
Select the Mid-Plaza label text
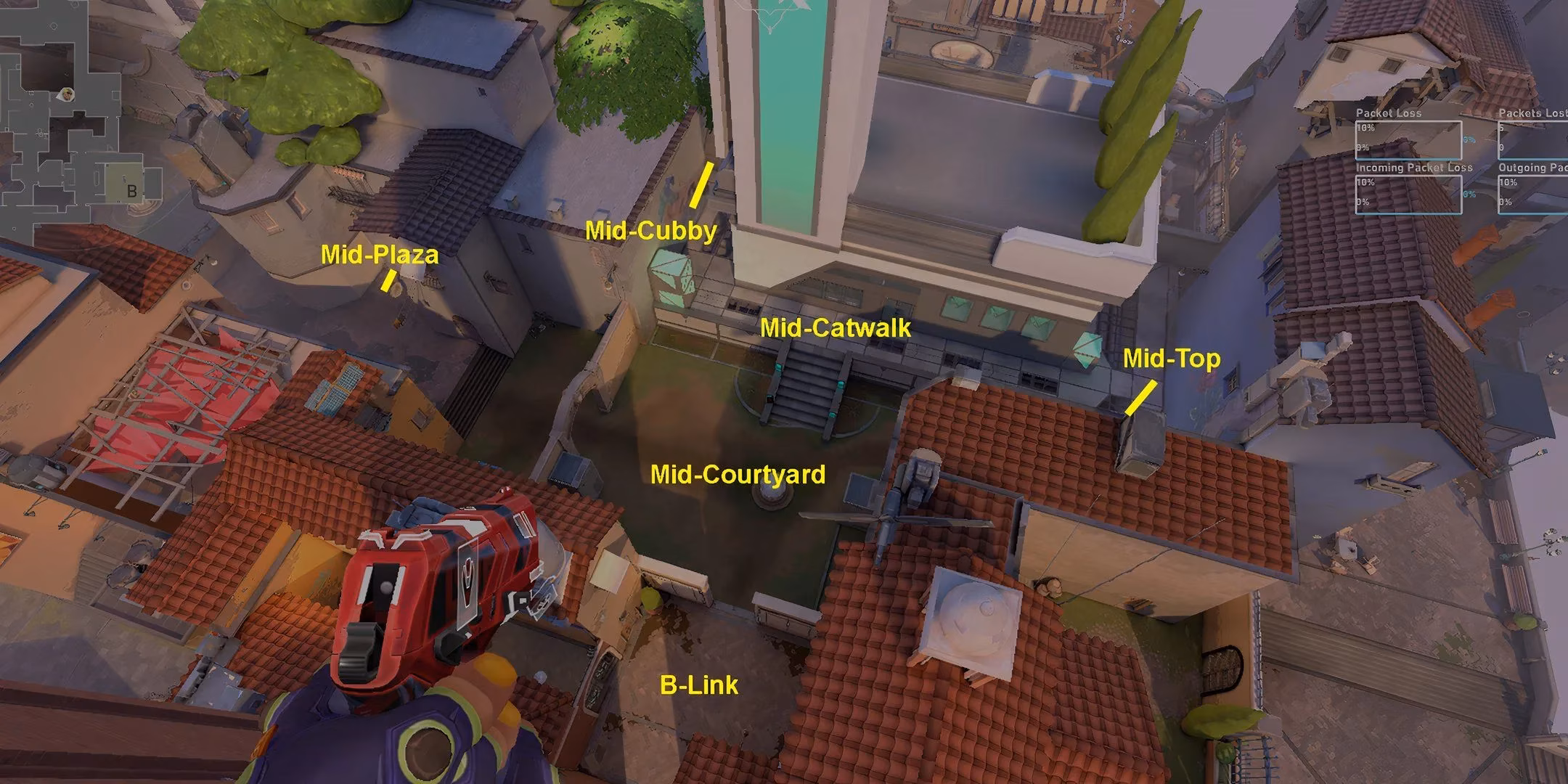[x=381, y=255]
